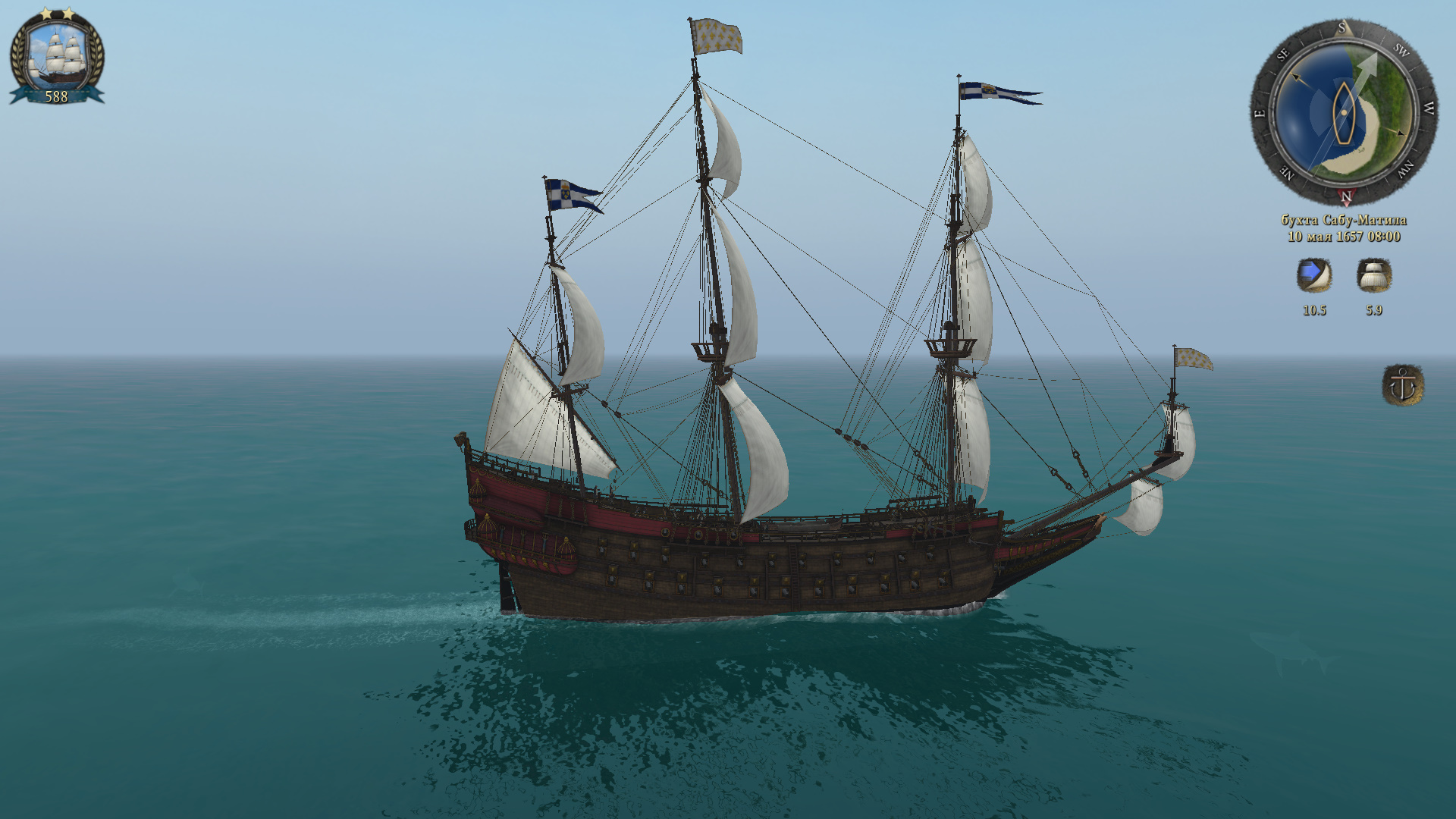Select the wind direction arrow icon
The width and height of the screenshot is (1456, 819).
coord(1313,275)
